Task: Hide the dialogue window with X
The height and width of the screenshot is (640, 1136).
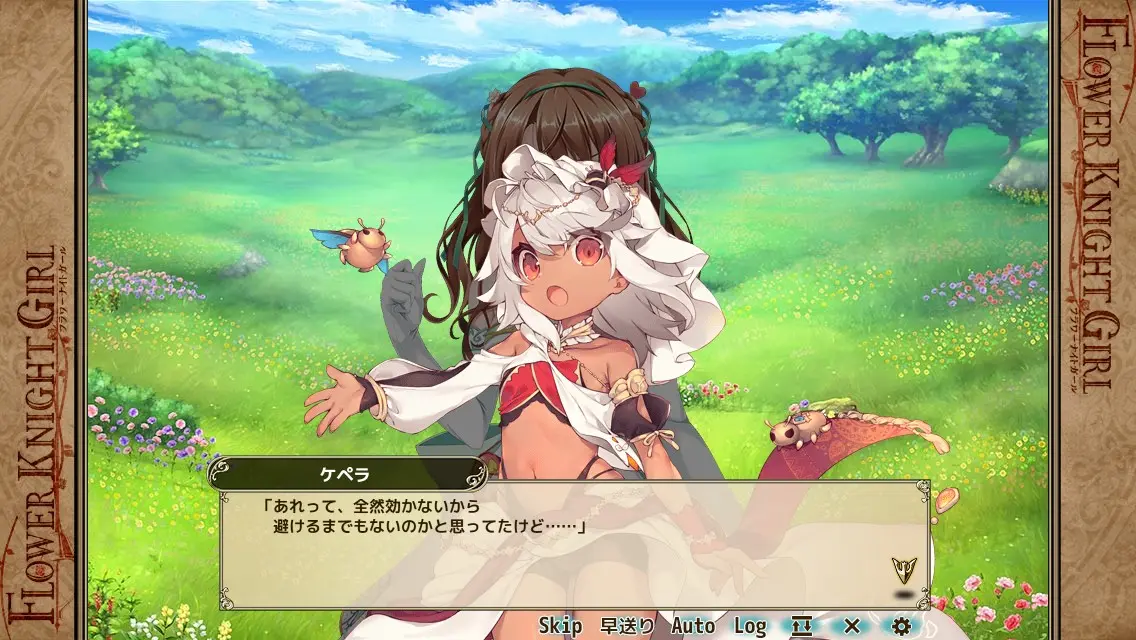Action: (x=852, y=626)
